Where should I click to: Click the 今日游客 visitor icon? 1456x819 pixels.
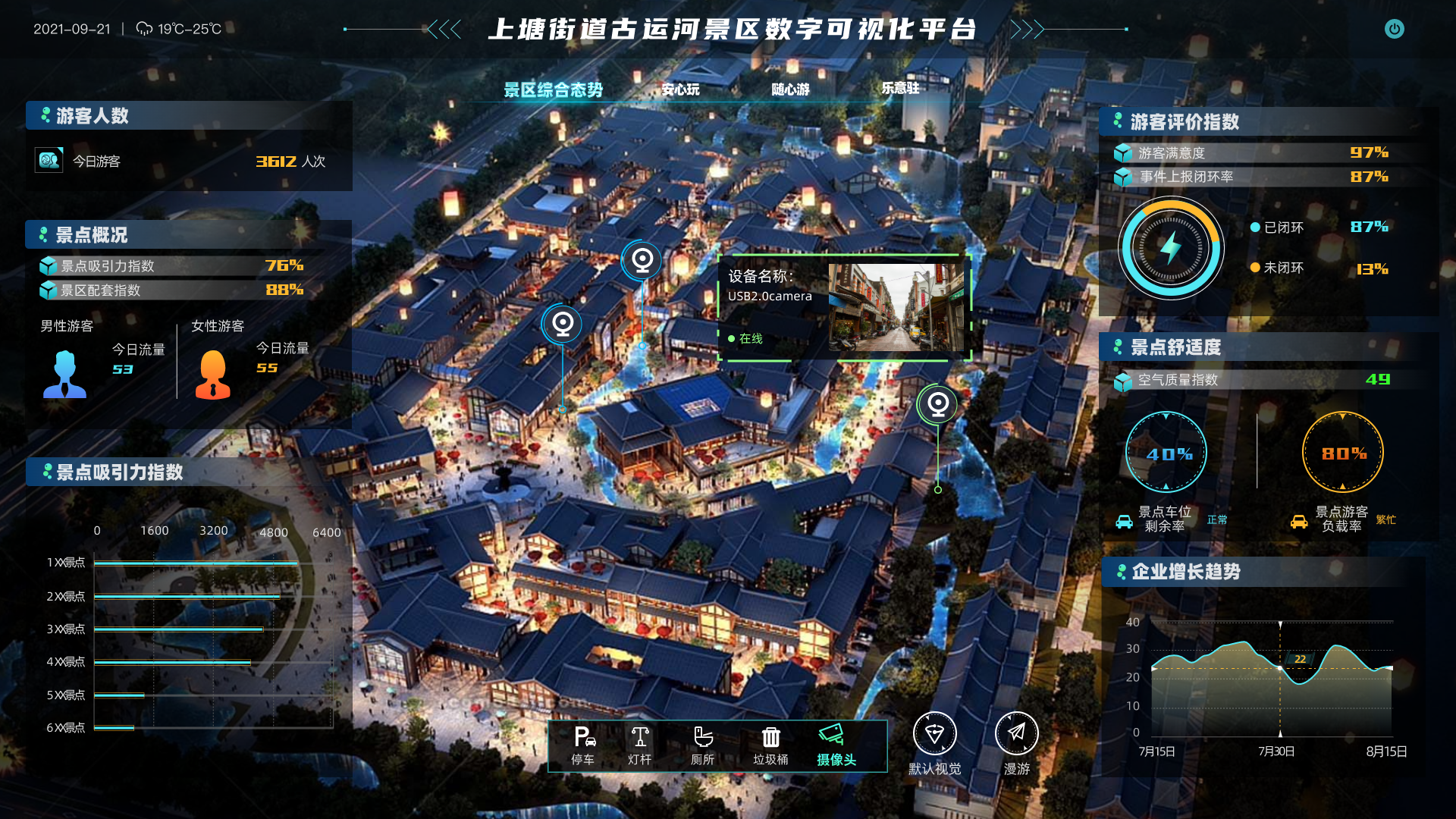tap(49, 160)
